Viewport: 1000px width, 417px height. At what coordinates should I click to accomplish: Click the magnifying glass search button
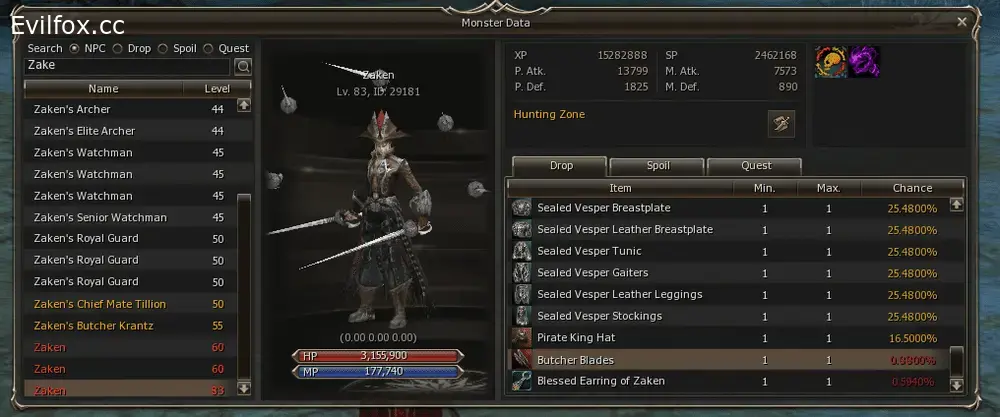point(242,67)
